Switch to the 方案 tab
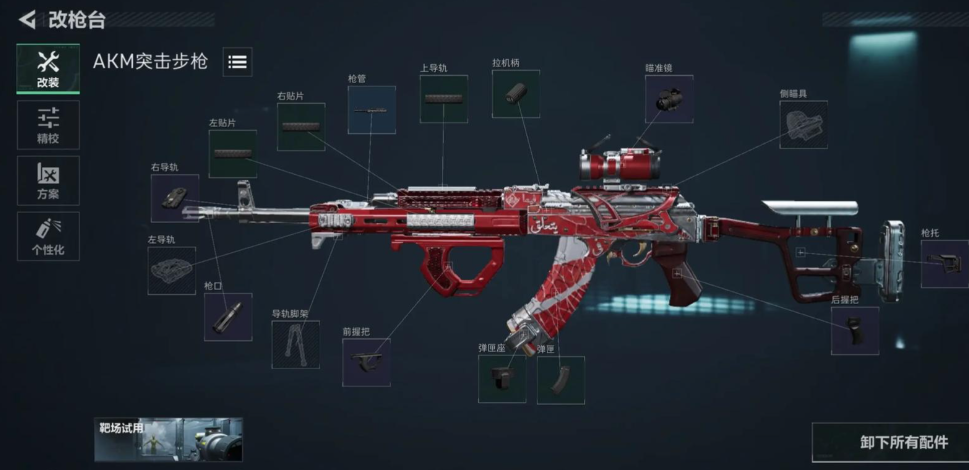 click(x=48, y=180)
